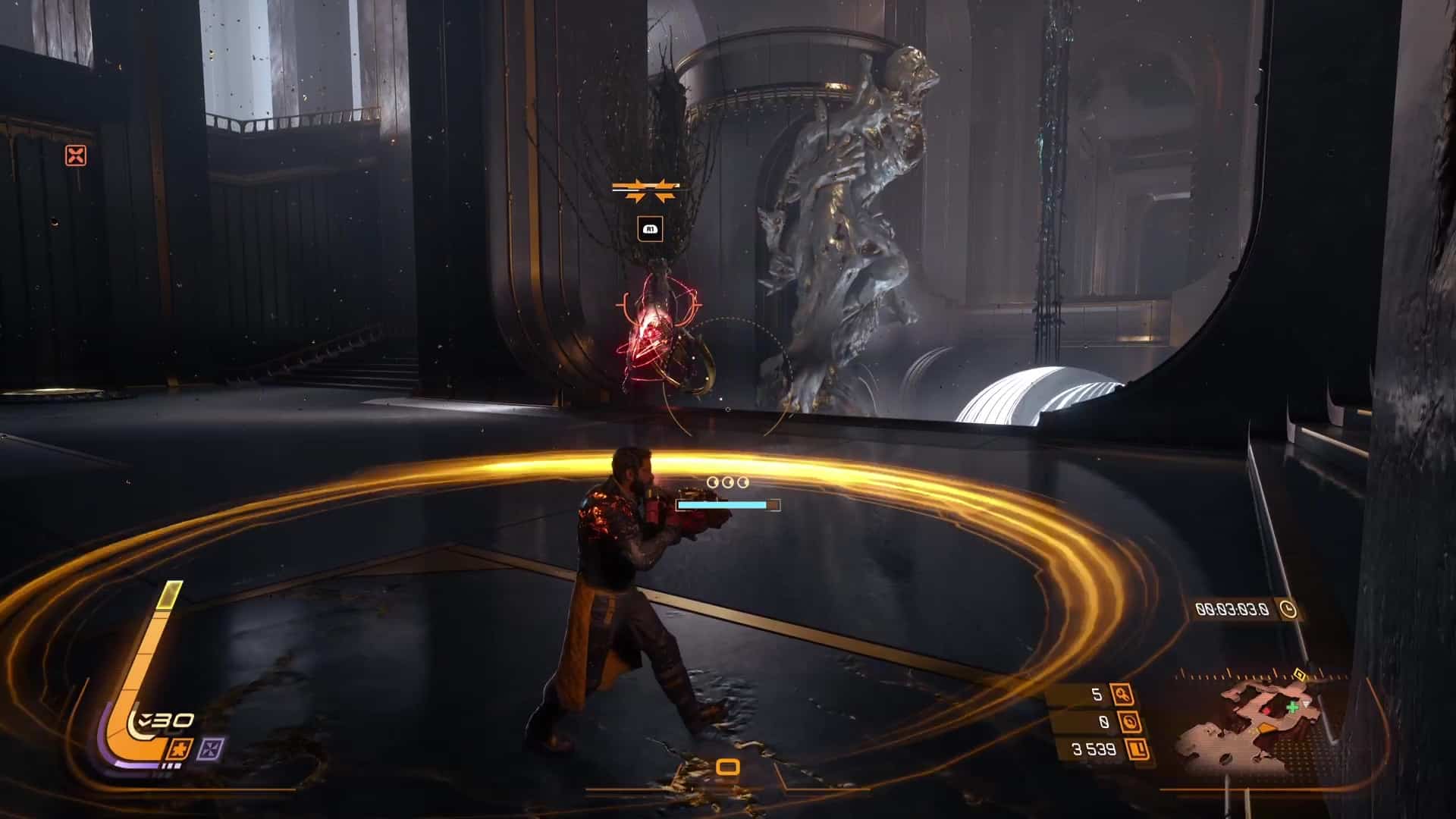Click the orange currency icon beside 3 539

click(x=1137, y=749)
